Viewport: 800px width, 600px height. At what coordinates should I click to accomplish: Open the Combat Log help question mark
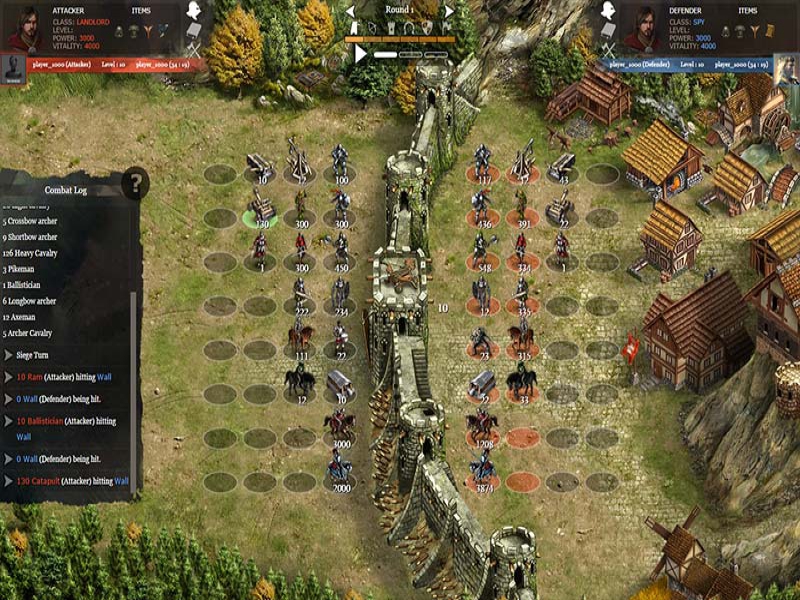coord(135,183)
